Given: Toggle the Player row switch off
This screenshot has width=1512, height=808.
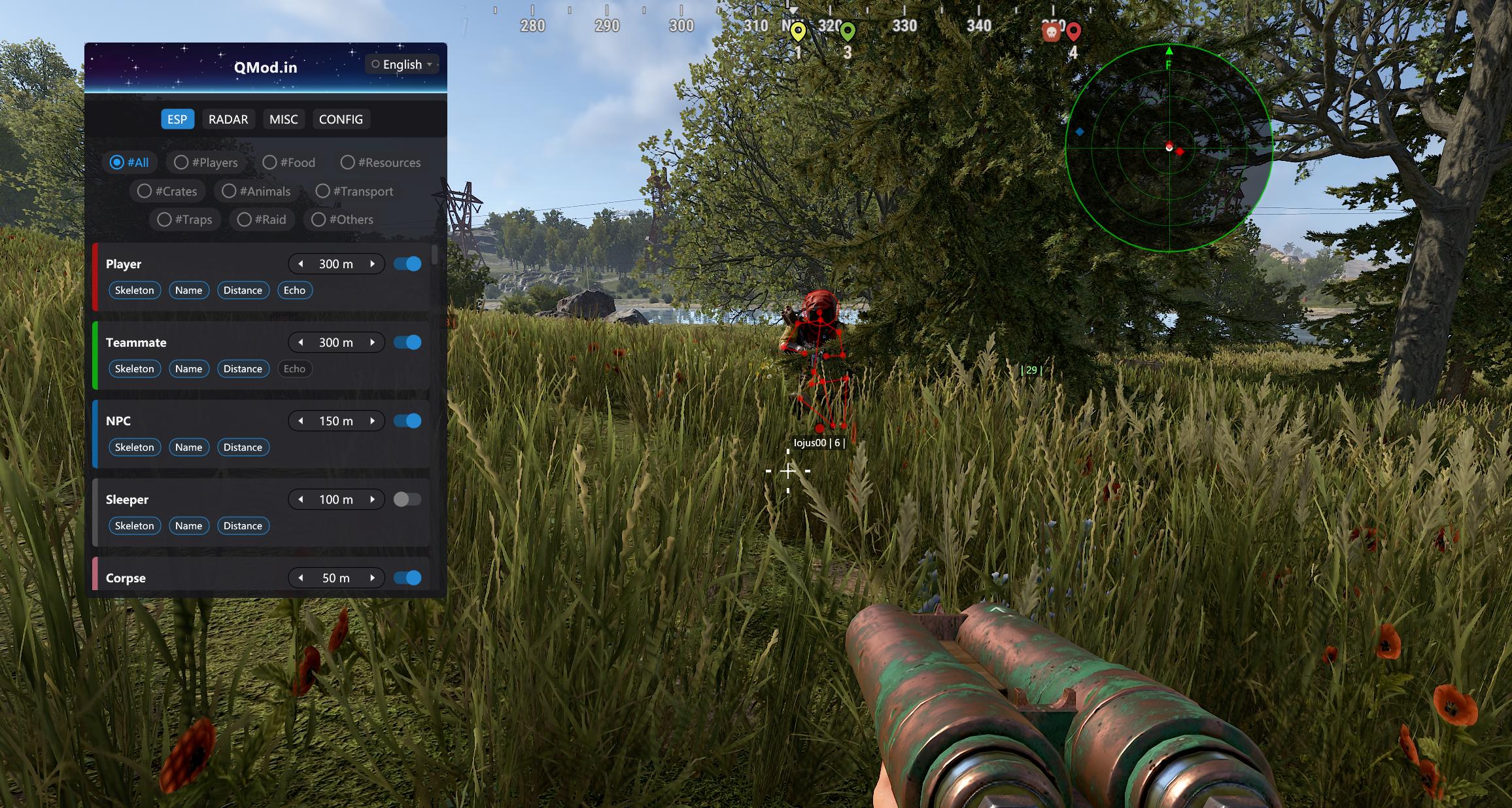Looking at the screenshot, I should pos(407,264).
